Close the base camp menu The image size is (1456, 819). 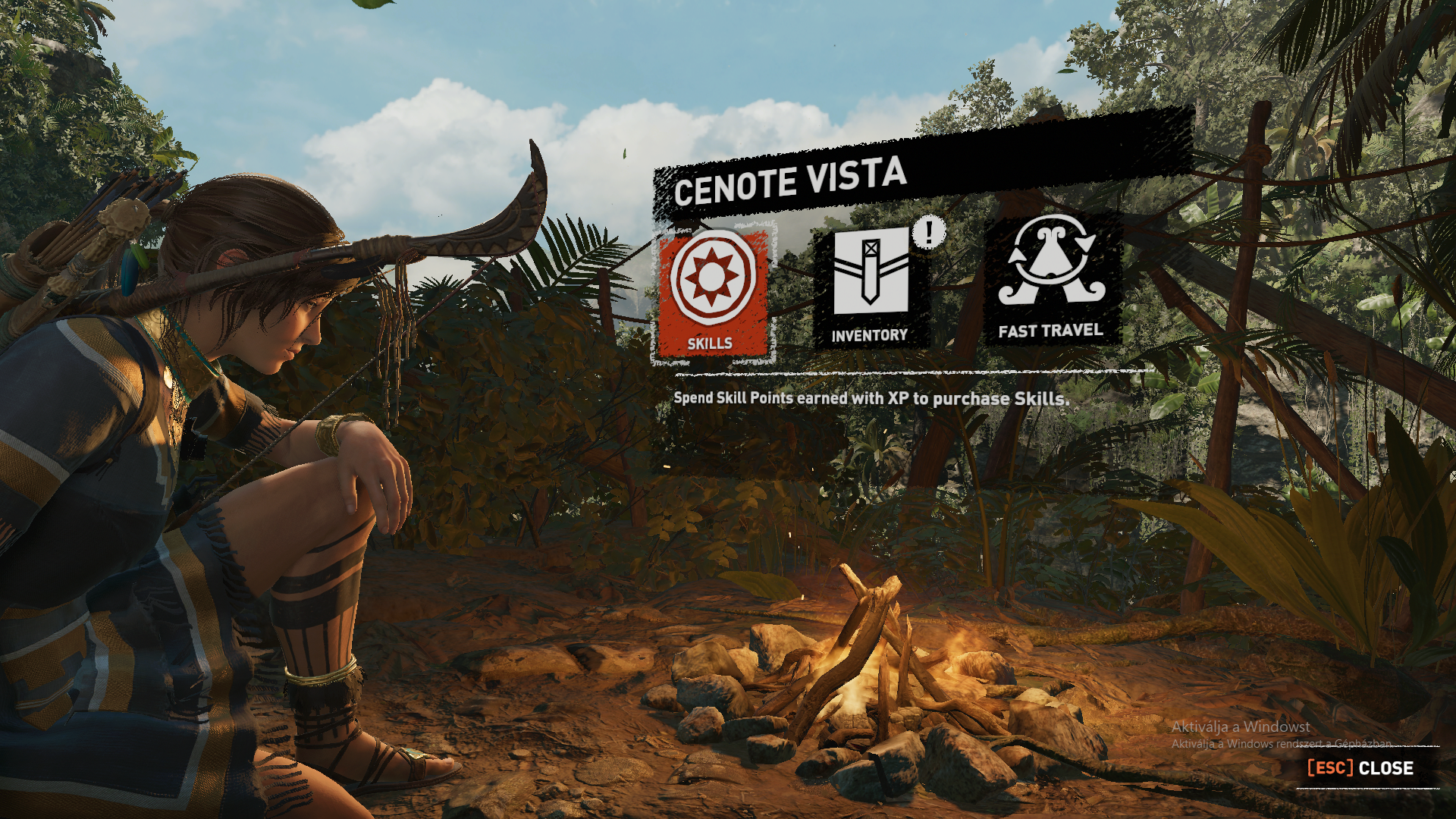(x=1361, y=768)
